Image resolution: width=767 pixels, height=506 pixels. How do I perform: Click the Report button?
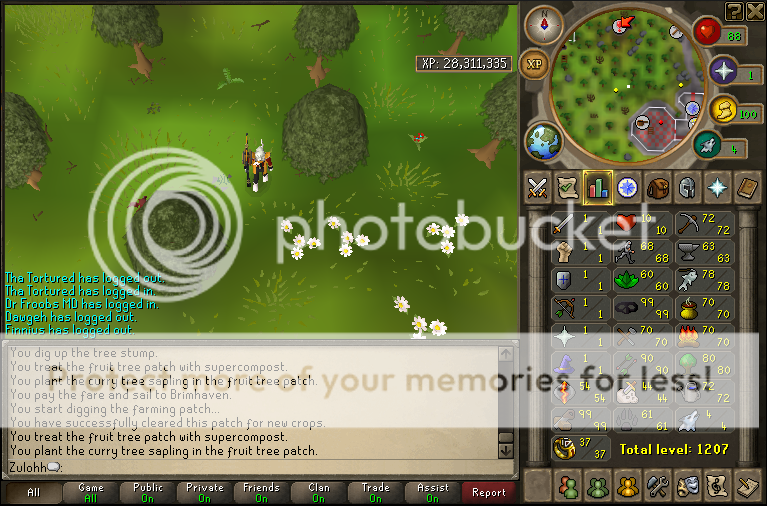[x=488, y=492]
